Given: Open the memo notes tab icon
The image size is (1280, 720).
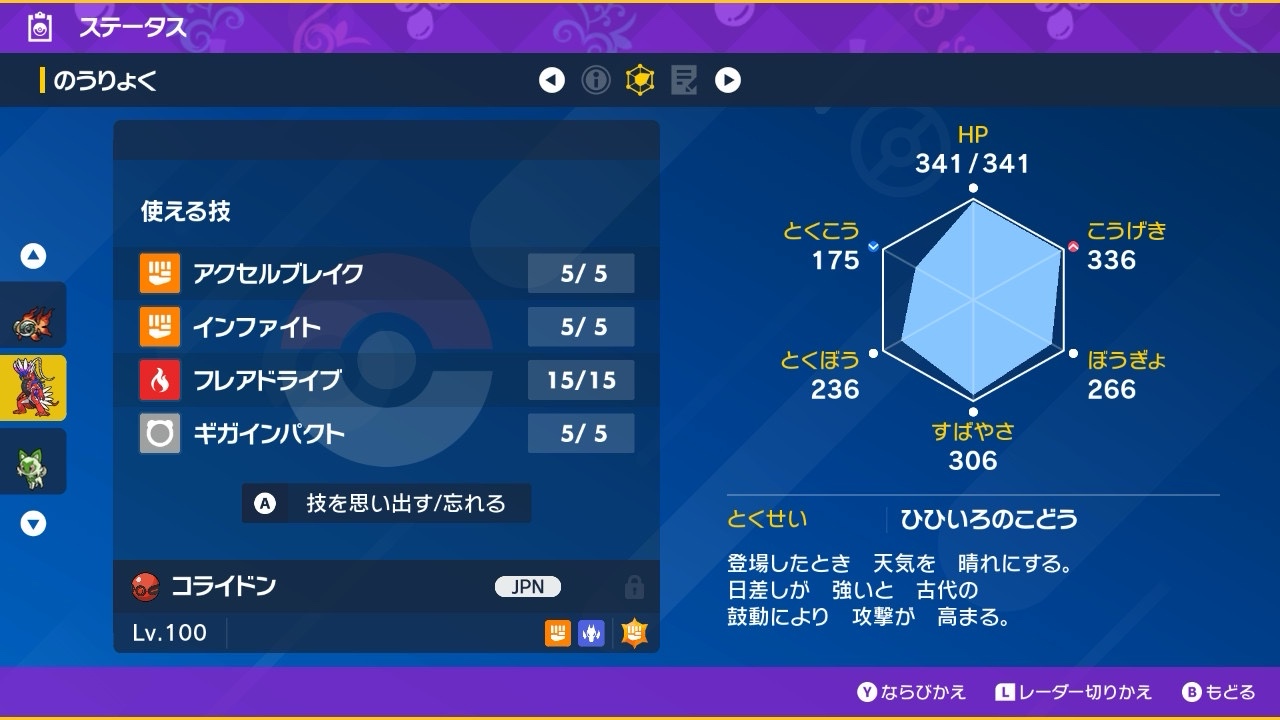Looking at the screenshot, I should pos(684,80).
